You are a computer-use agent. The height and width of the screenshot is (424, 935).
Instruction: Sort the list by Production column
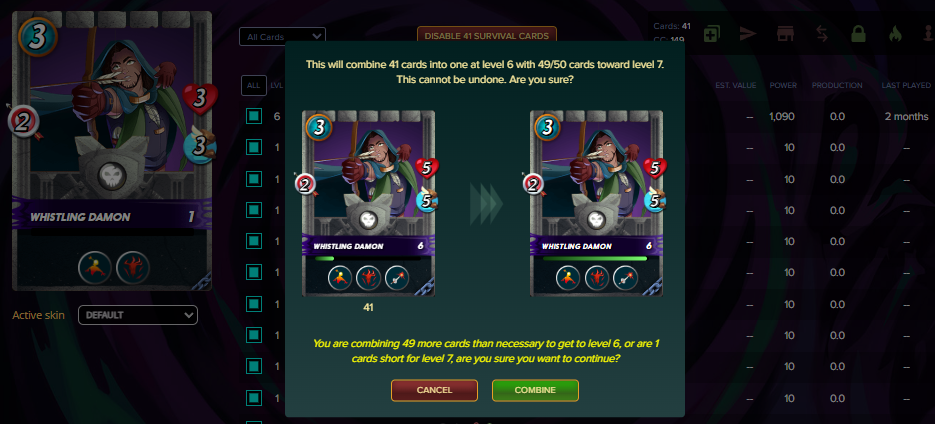click(837, 86)
